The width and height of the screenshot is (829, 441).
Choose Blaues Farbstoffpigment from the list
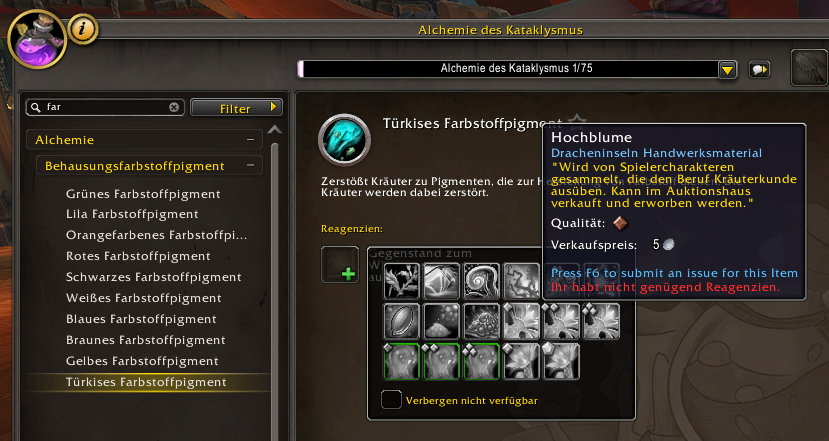[141, 319]
